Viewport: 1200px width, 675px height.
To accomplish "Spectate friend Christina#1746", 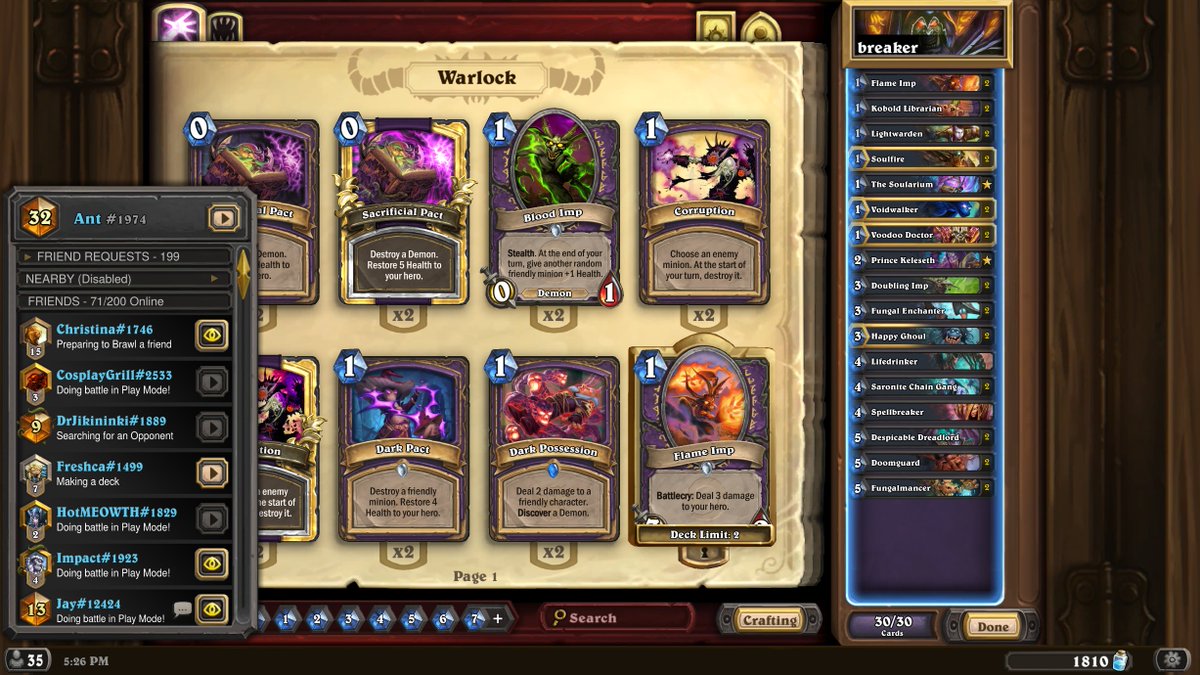I will click(x=211, y=334).
